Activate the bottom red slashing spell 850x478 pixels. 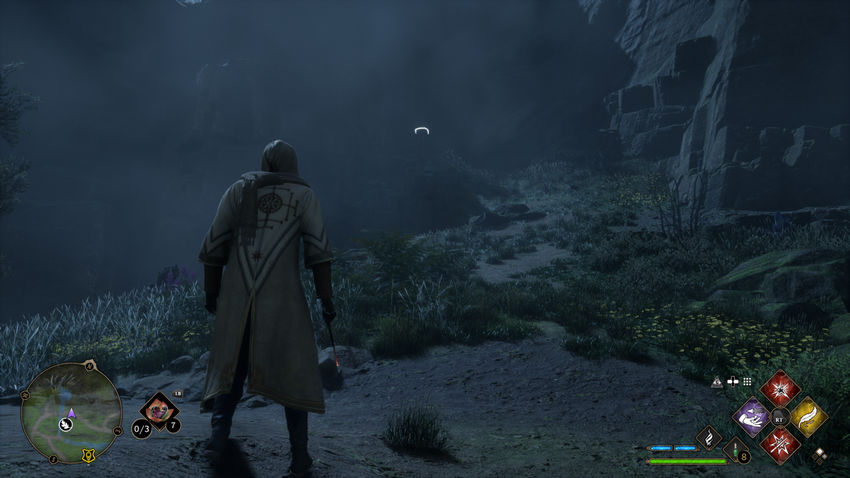click(x=779, y=445)
